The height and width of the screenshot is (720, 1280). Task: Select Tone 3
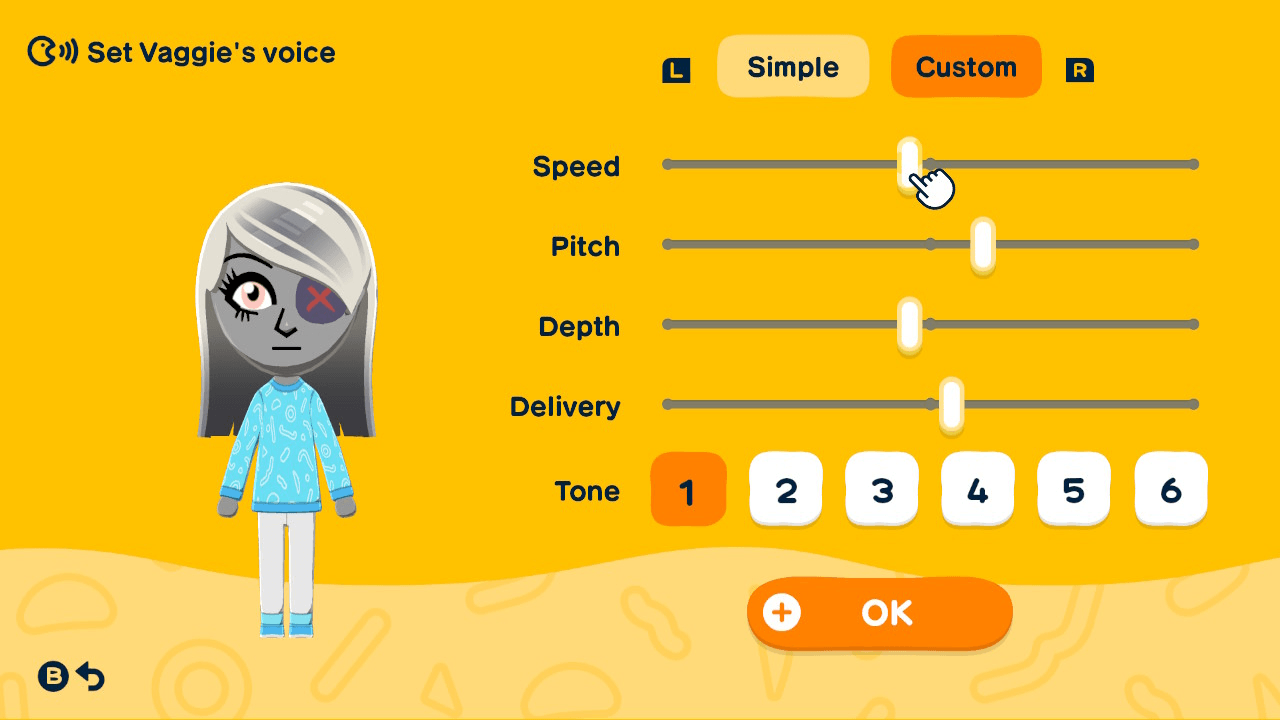click(882, 489)
